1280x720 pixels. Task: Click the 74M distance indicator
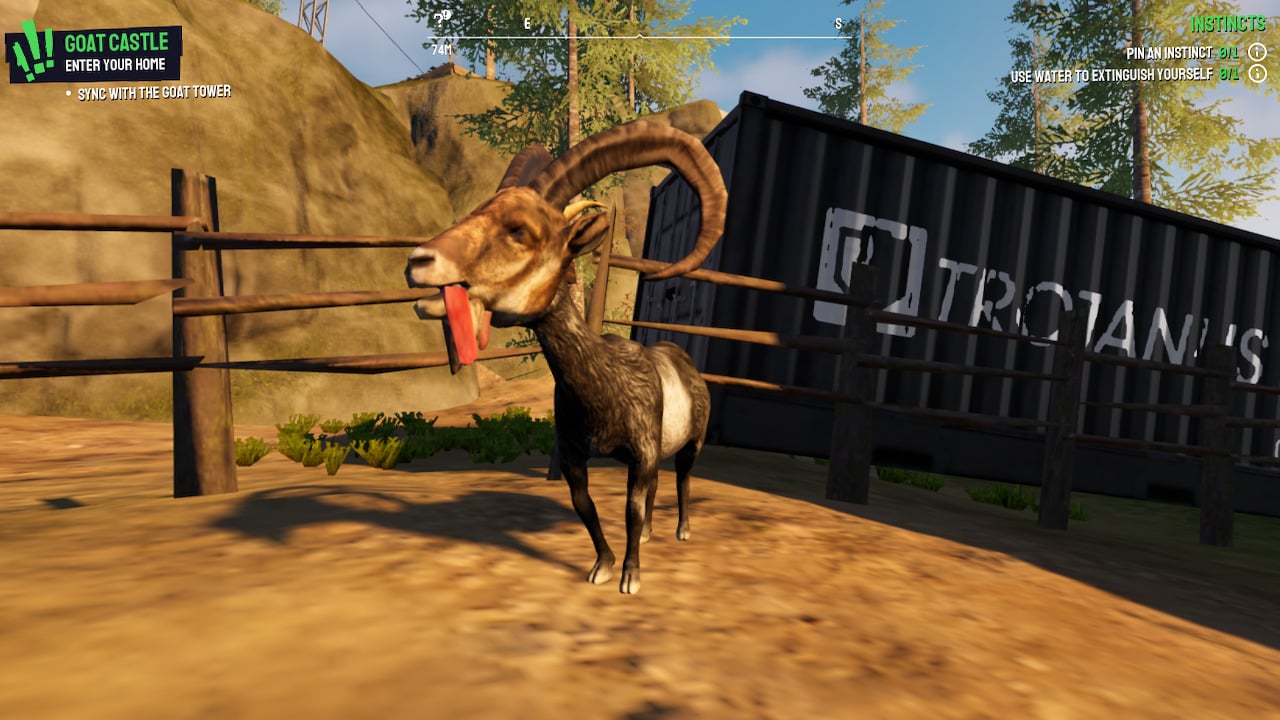pos(442,49)
